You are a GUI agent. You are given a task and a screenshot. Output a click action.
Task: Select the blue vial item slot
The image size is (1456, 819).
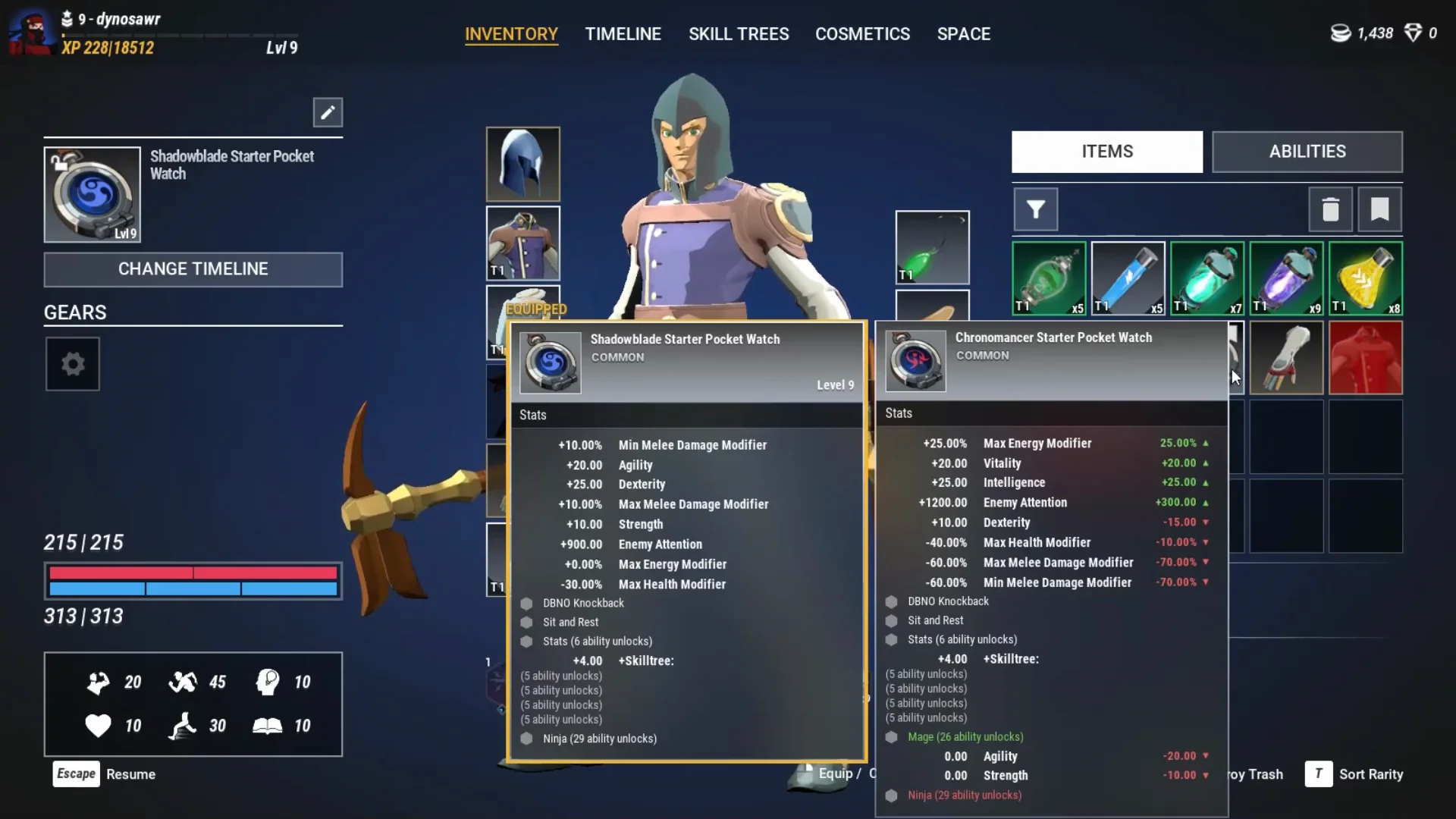[1128, 278]
